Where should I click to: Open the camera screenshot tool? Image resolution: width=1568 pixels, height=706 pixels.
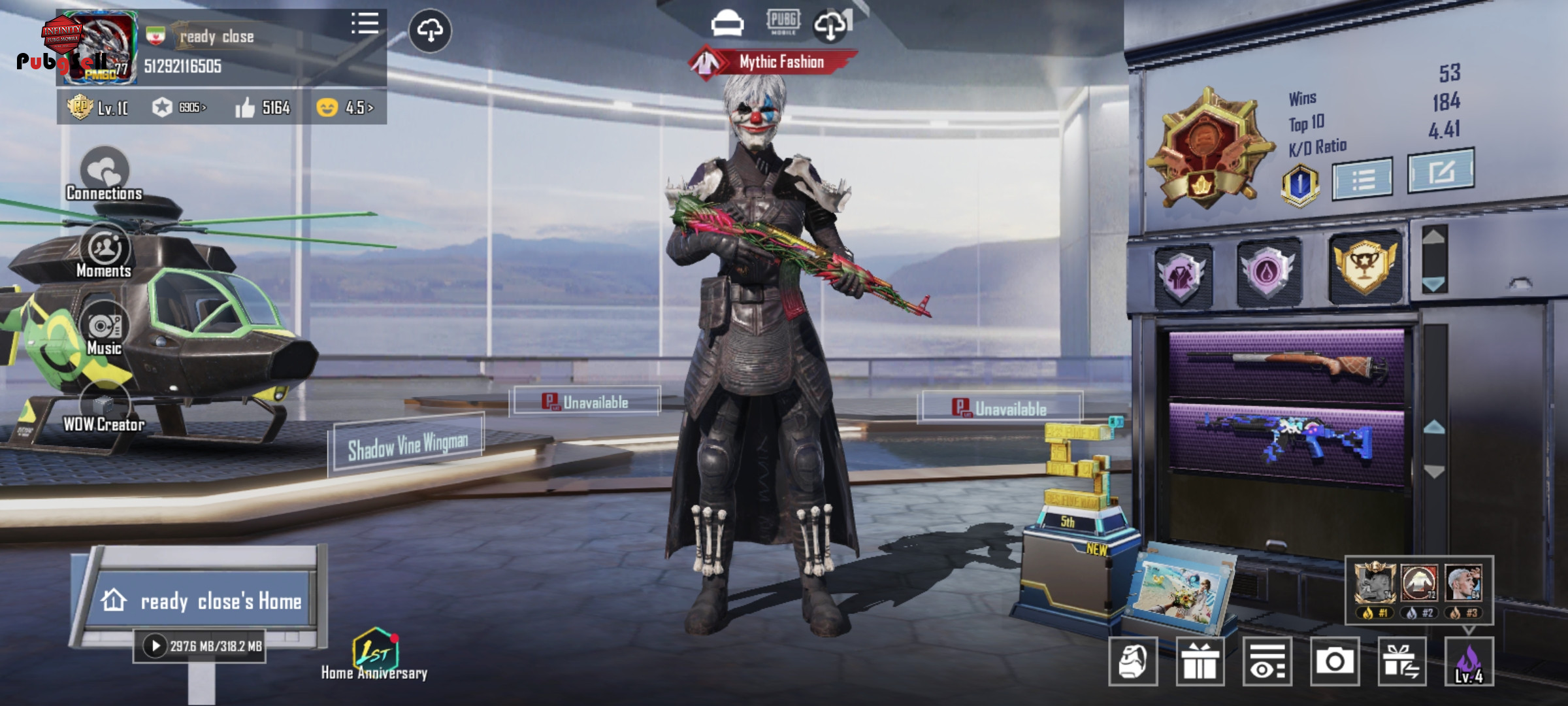click(1334, 662)
